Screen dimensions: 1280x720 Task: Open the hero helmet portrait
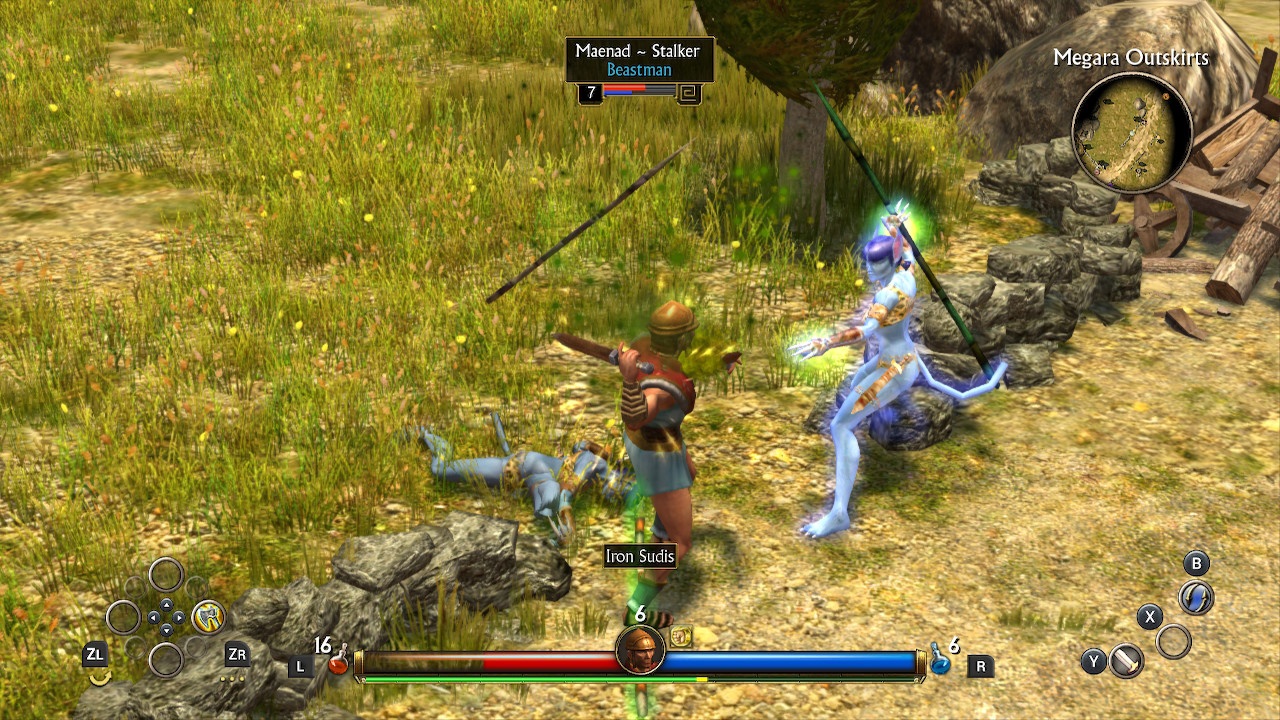pos(640,651)
